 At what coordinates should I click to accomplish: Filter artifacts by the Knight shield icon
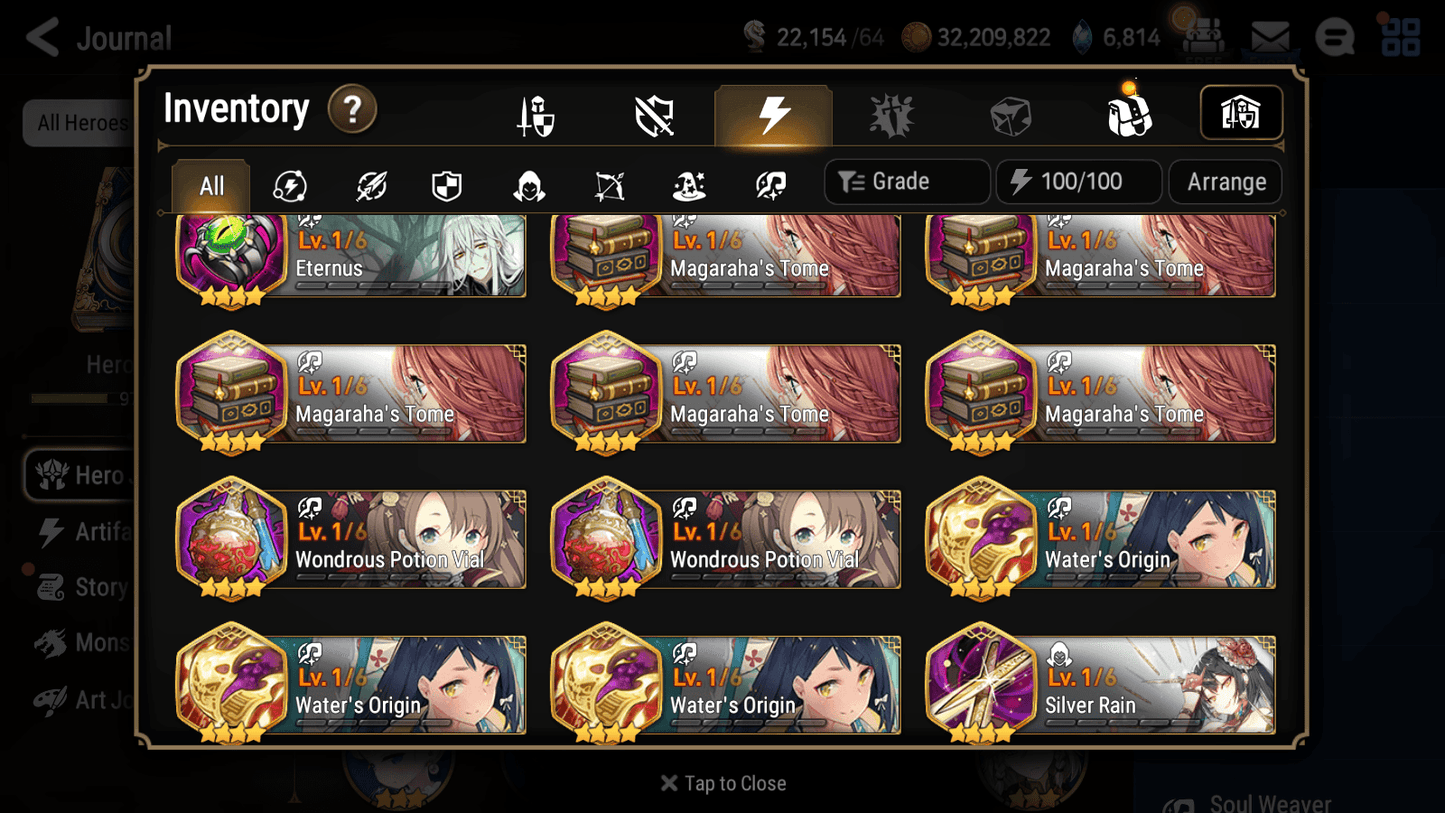click(446, 182)
